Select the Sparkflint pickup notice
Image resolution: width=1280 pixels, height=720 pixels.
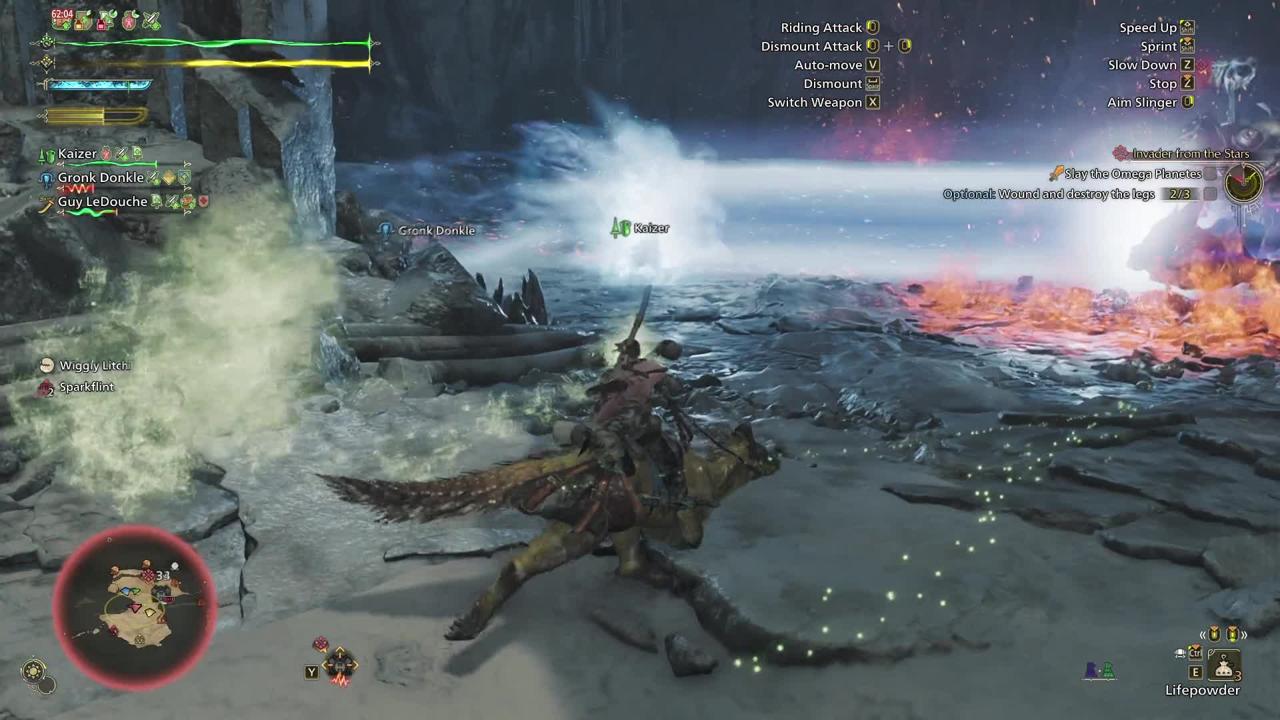coord(86,387)
